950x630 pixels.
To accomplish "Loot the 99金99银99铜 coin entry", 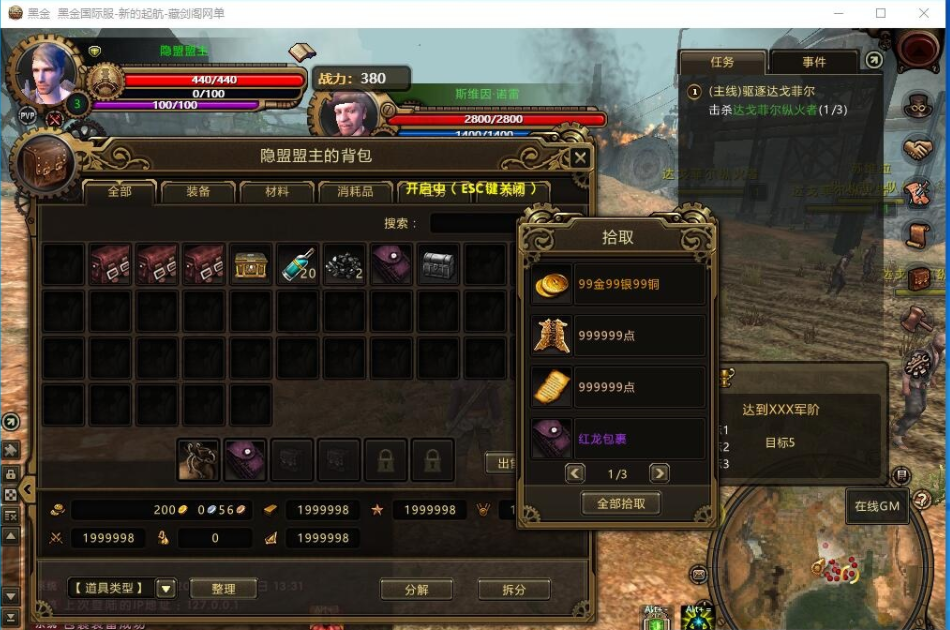I will (x=618, y=284).
